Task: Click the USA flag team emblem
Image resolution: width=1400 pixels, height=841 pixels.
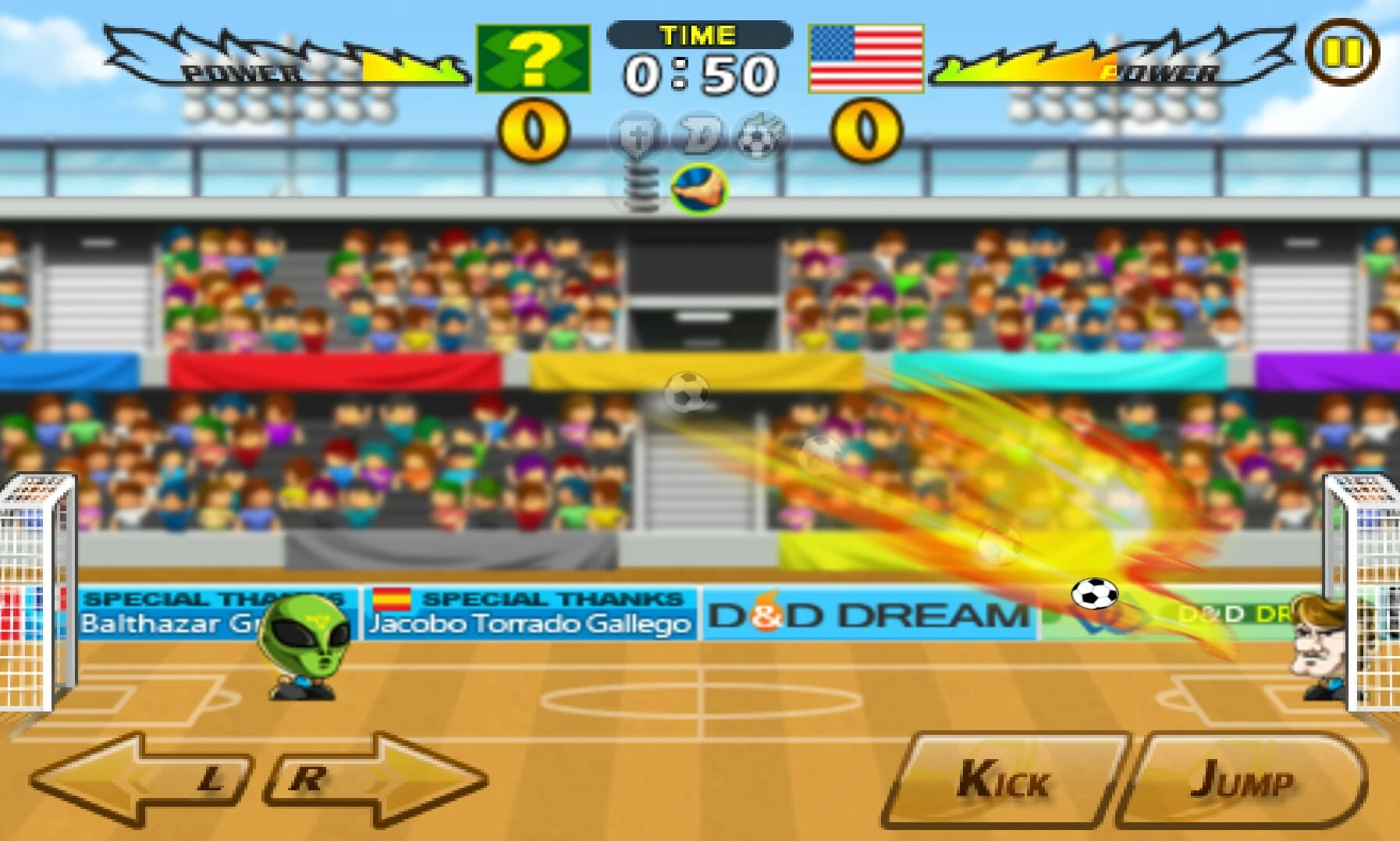Action: tap(865, 59)
